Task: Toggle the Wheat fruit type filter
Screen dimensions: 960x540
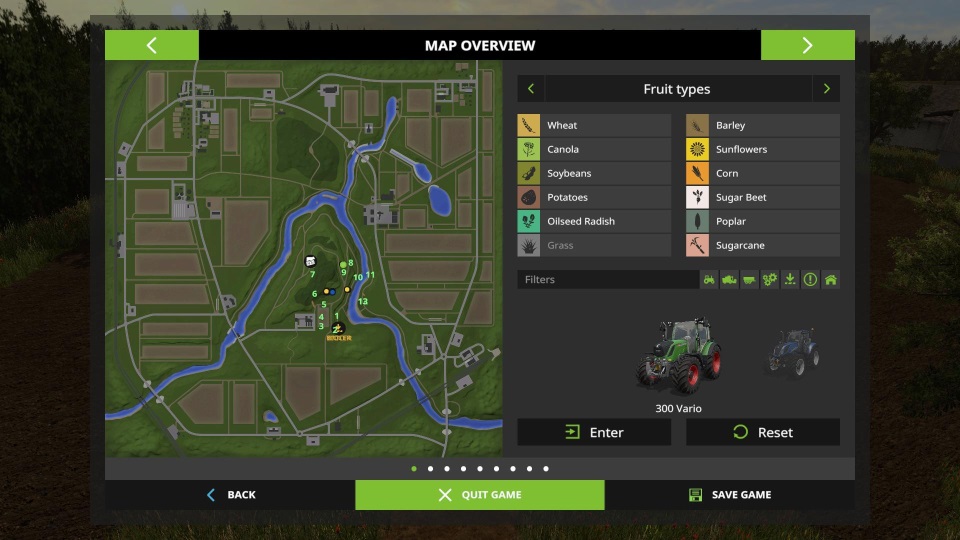Action: tap(594, 125)
